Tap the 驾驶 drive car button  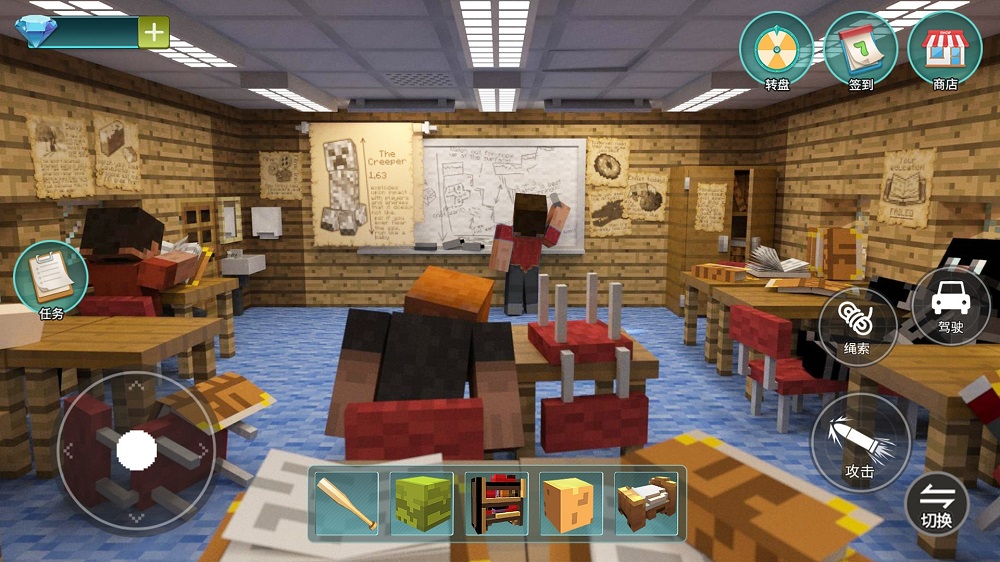[950, 304]
